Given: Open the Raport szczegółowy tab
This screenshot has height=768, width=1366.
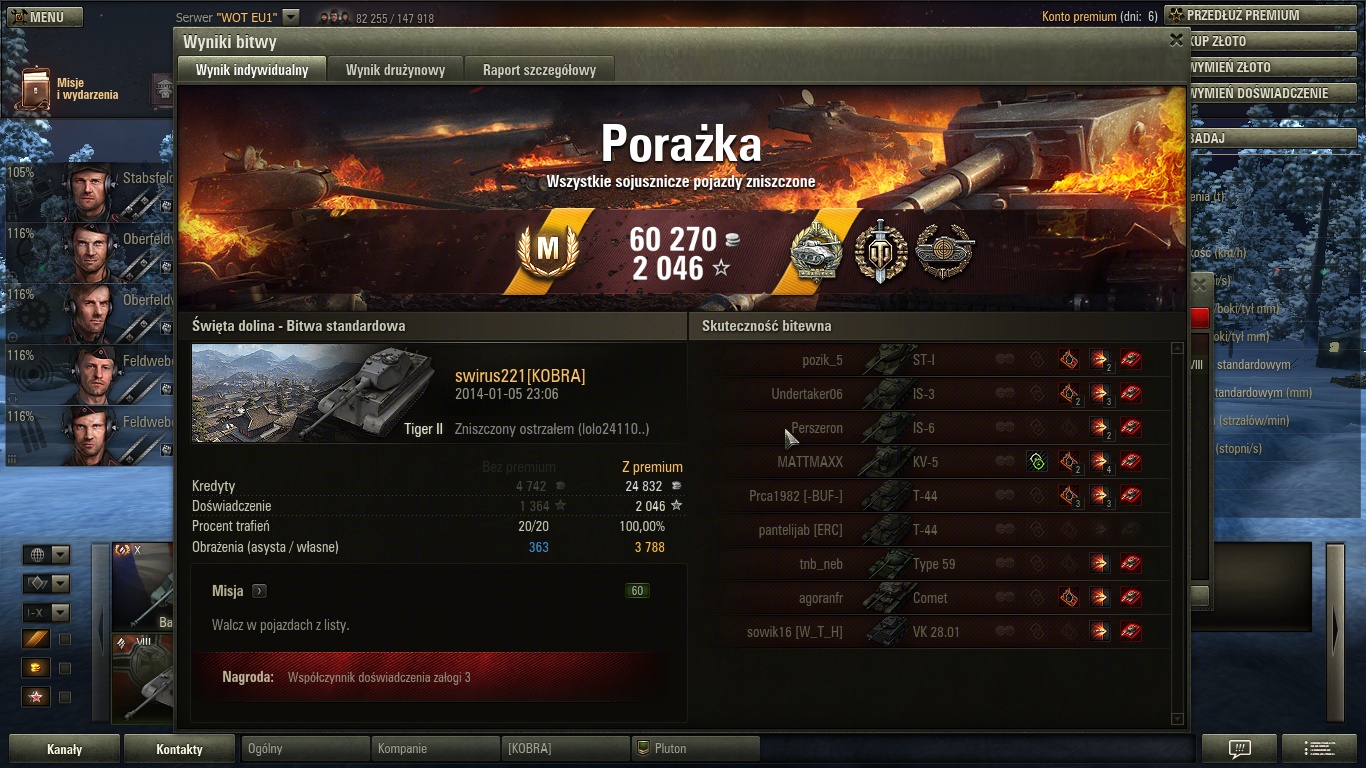Looking at the screenshot, I should point(539,70).
